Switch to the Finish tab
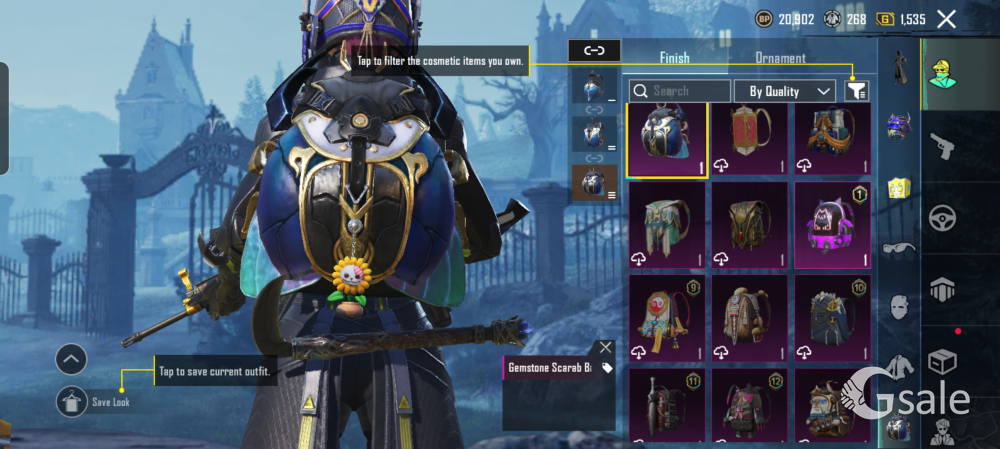This screenshot has width=1000, height=449. [674, 58]
